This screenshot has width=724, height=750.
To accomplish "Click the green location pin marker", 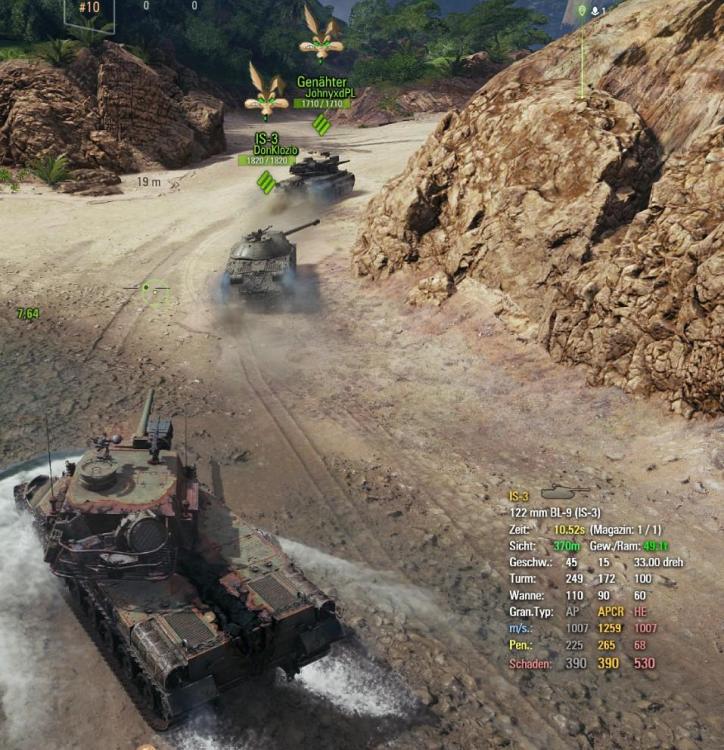I will (582, 11).
